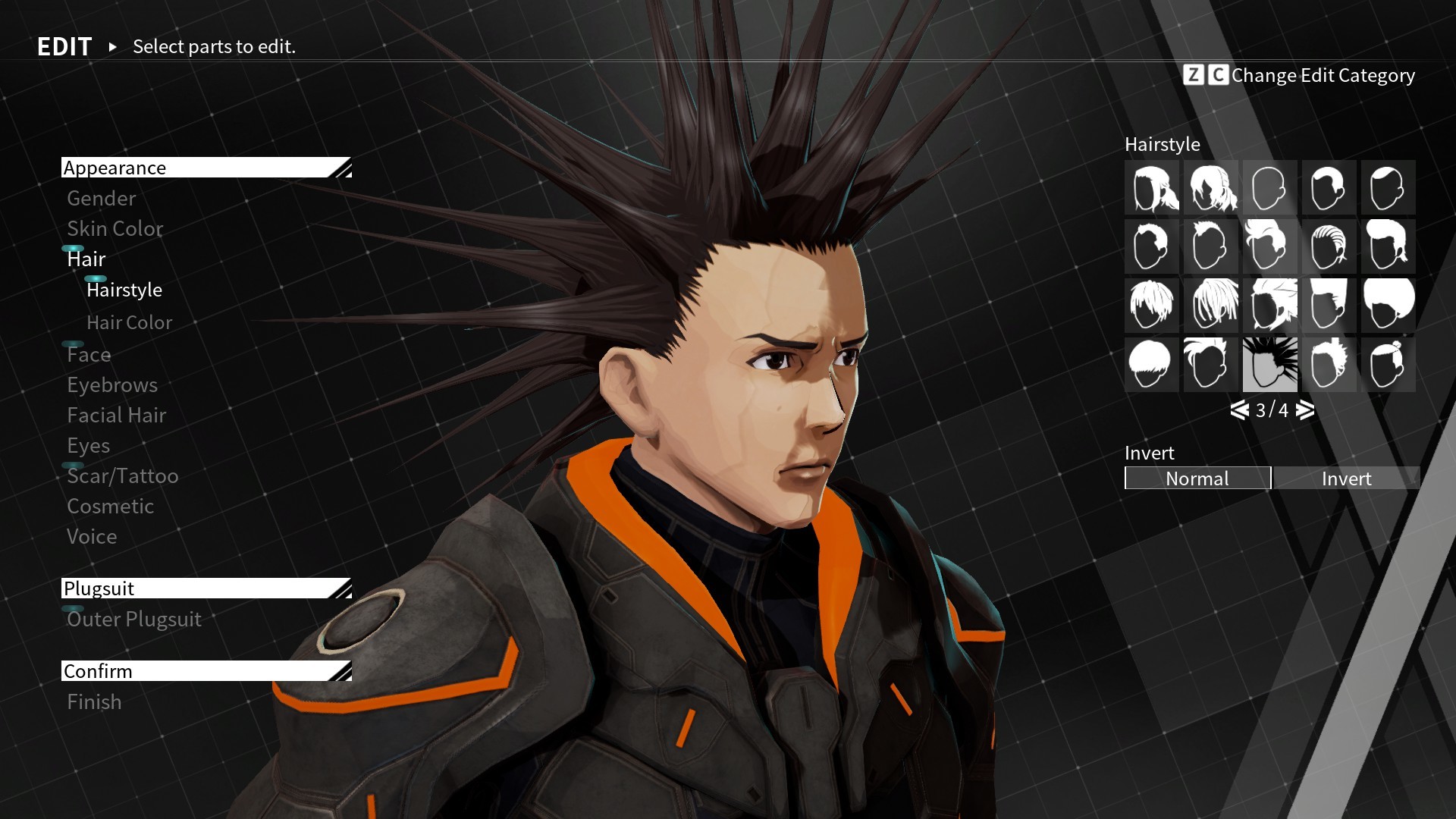Go to the next hairstyle page

1304,410
